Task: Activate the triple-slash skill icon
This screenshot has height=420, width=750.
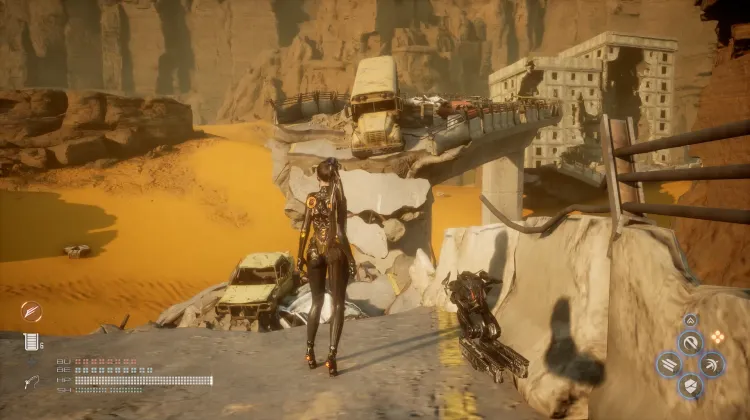Action: 668,365
